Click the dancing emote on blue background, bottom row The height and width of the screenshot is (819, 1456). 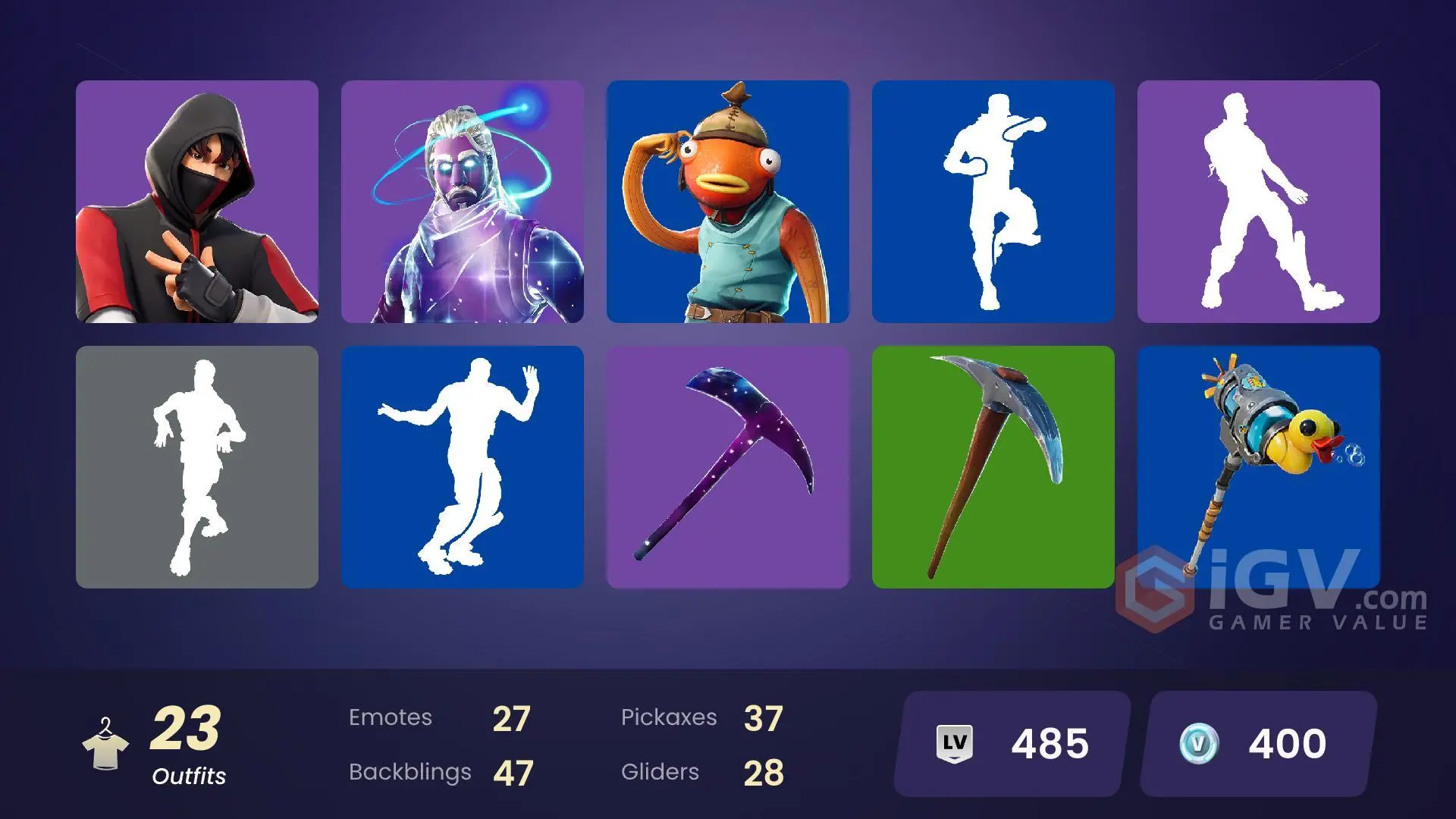click(x=463, y=468)
